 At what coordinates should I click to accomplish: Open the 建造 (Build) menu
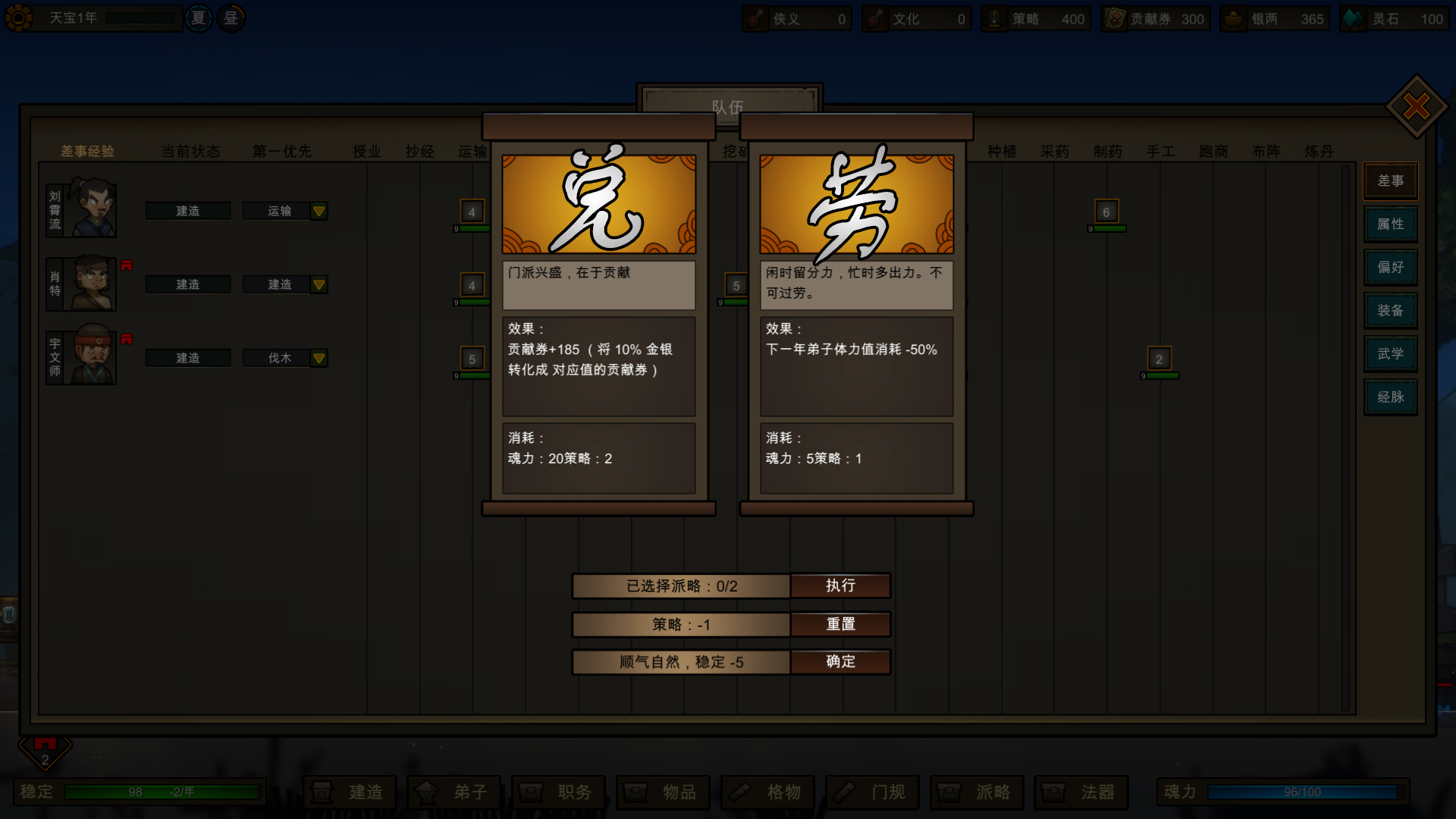click(x=350, y=792)
